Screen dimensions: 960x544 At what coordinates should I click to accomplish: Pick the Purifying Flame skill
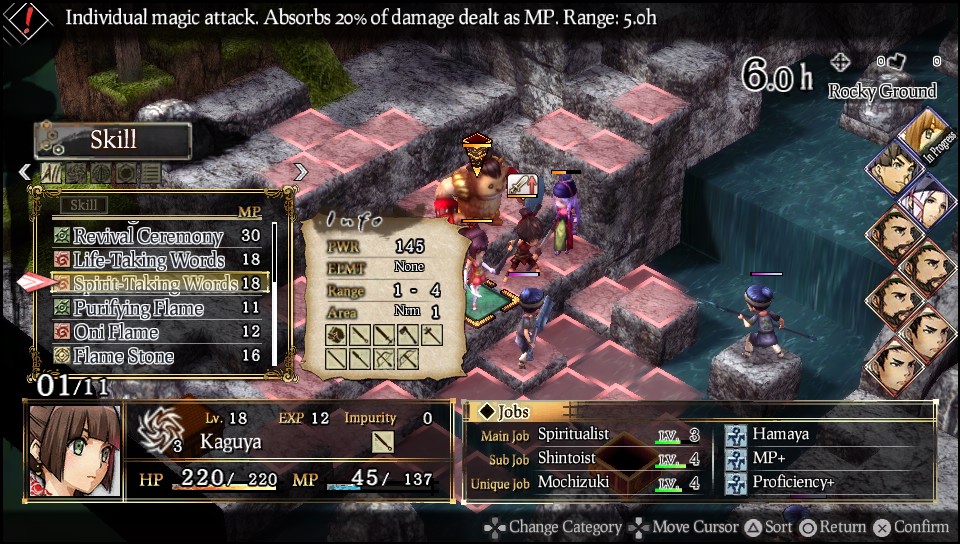(138, 308)
